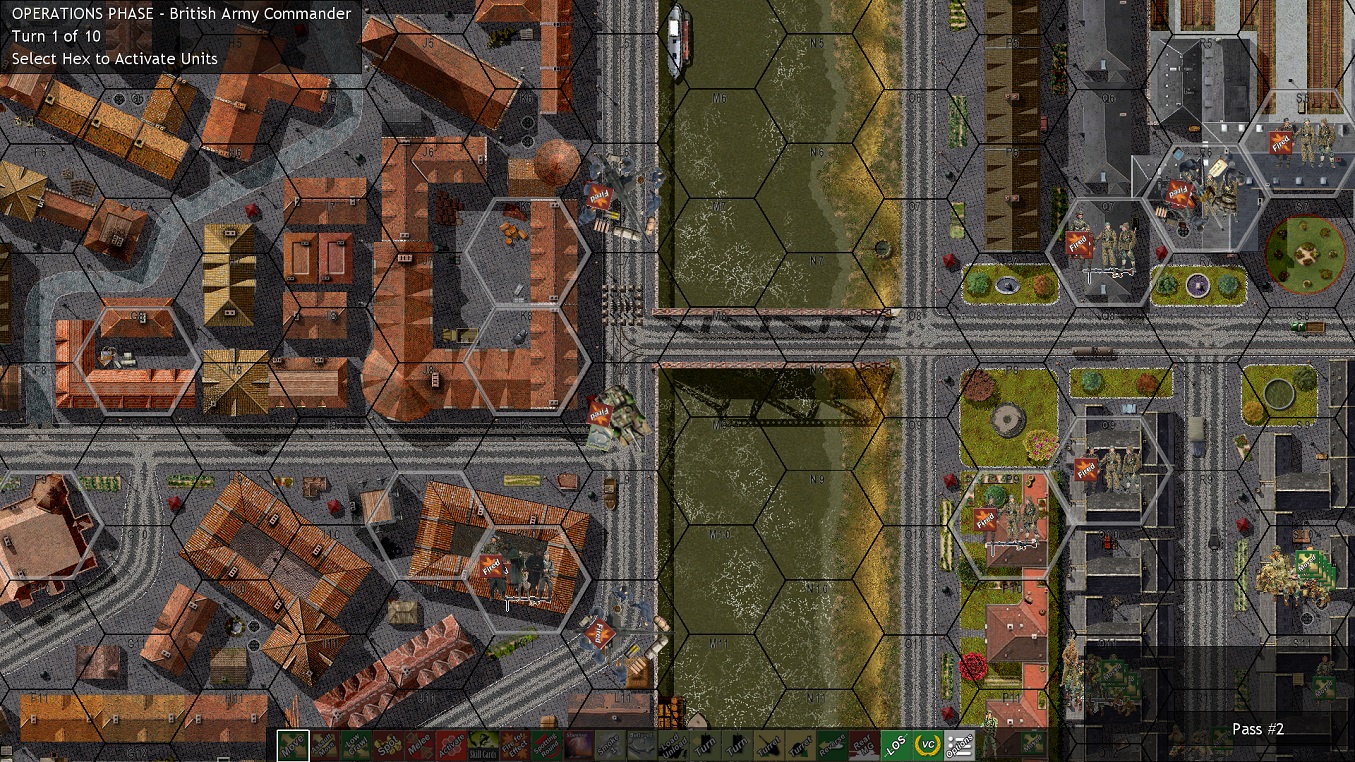Select the Spot command icon
Screen dimensions: 1355x762
(386, 744)
